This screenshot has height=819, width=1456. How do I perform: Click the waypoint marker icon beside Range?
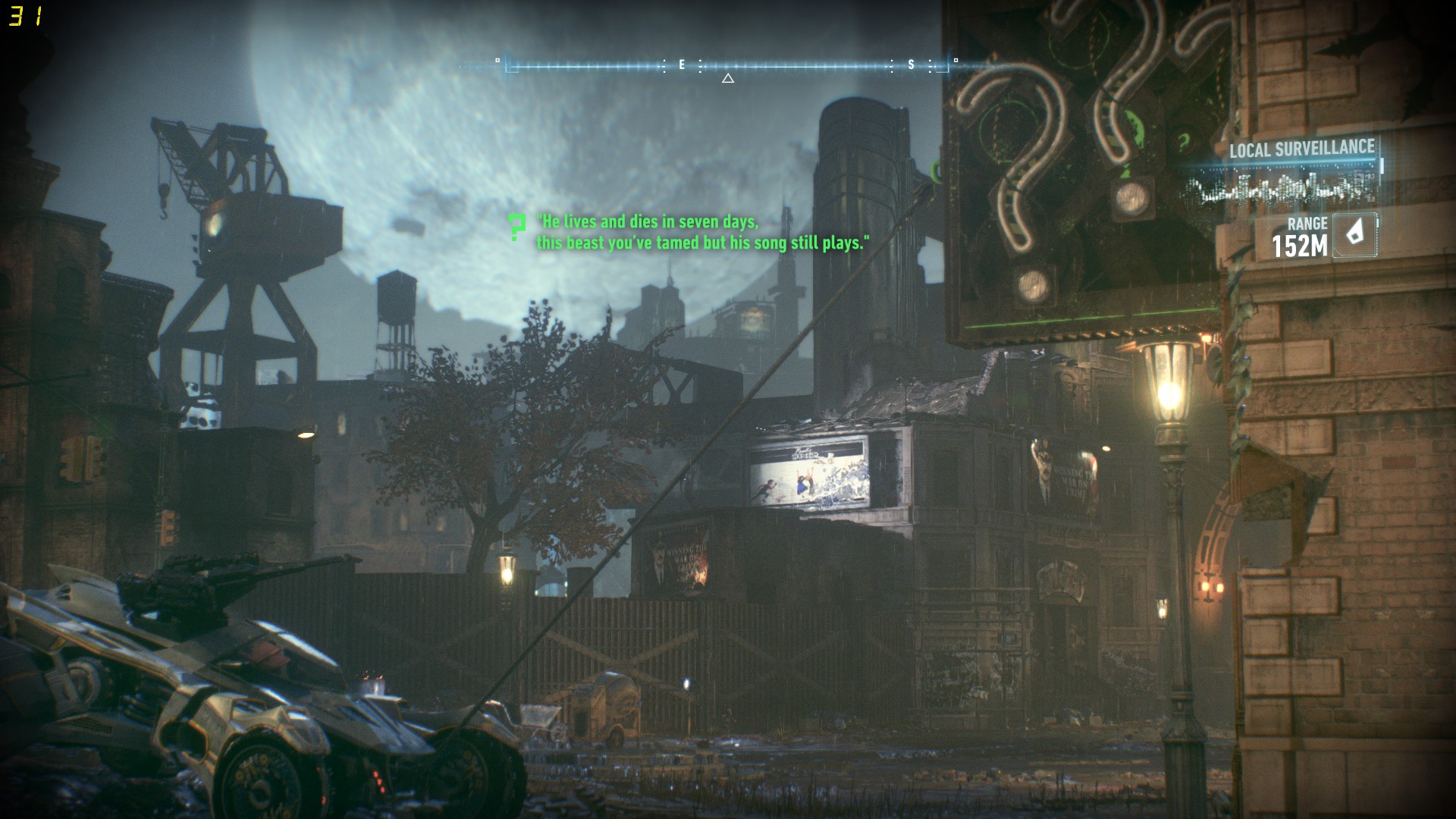[x=1354, y=235]
